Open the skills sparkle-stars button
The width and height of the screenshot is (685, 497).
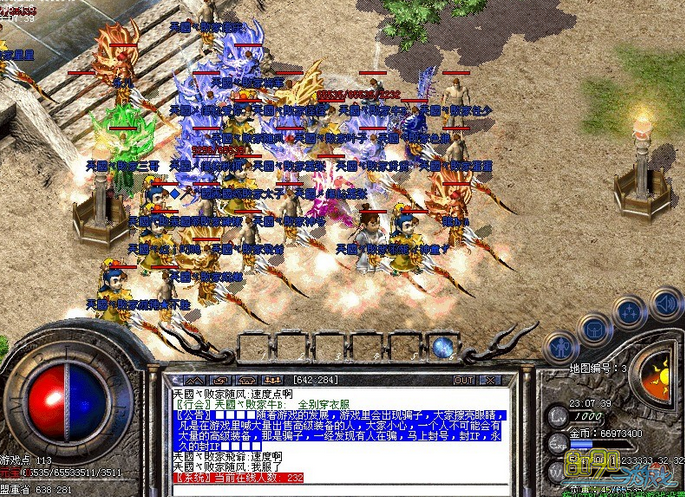pyautogui.click(x=630, y=309)
